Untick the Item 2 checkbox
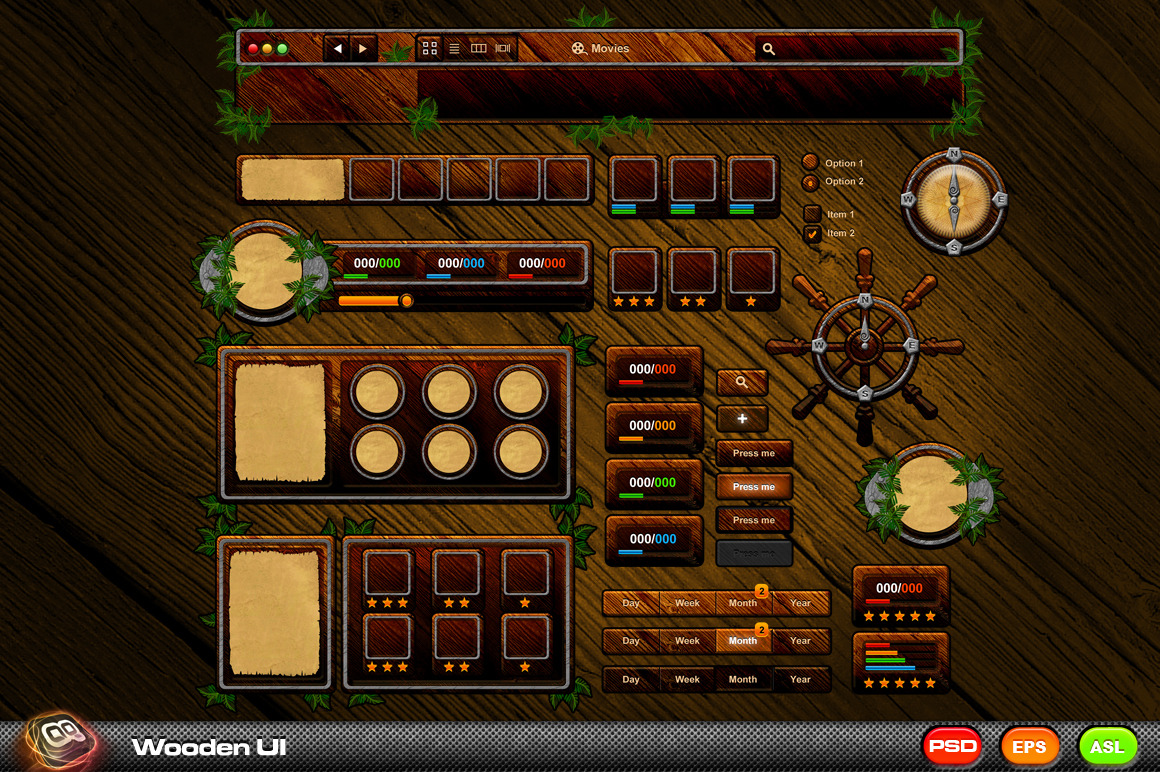Screen dimensions: 1160x772 point(812,233)
